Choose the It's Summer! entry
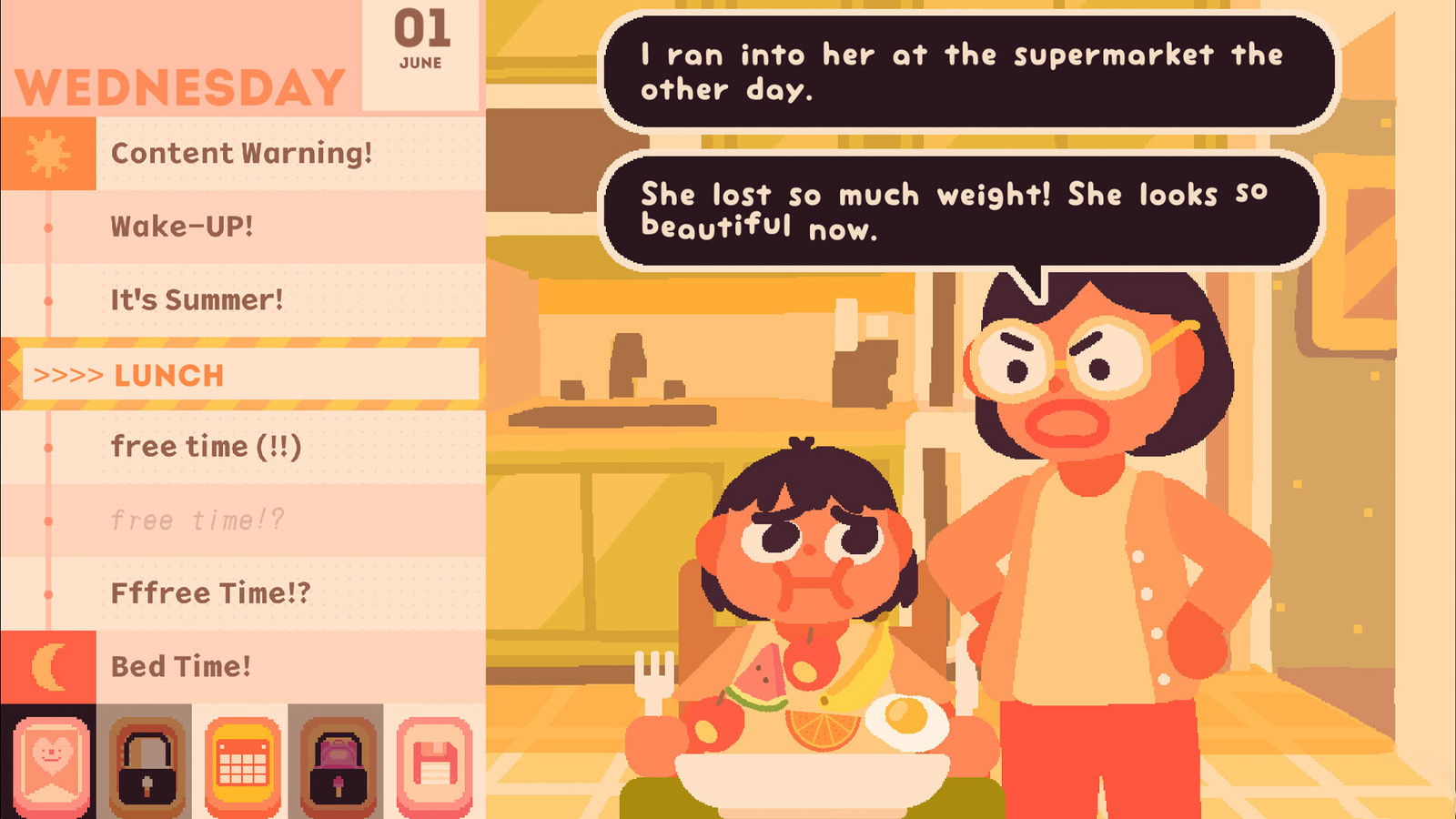The height and width of the screenshot is (819, 1456). click(197, 299)
